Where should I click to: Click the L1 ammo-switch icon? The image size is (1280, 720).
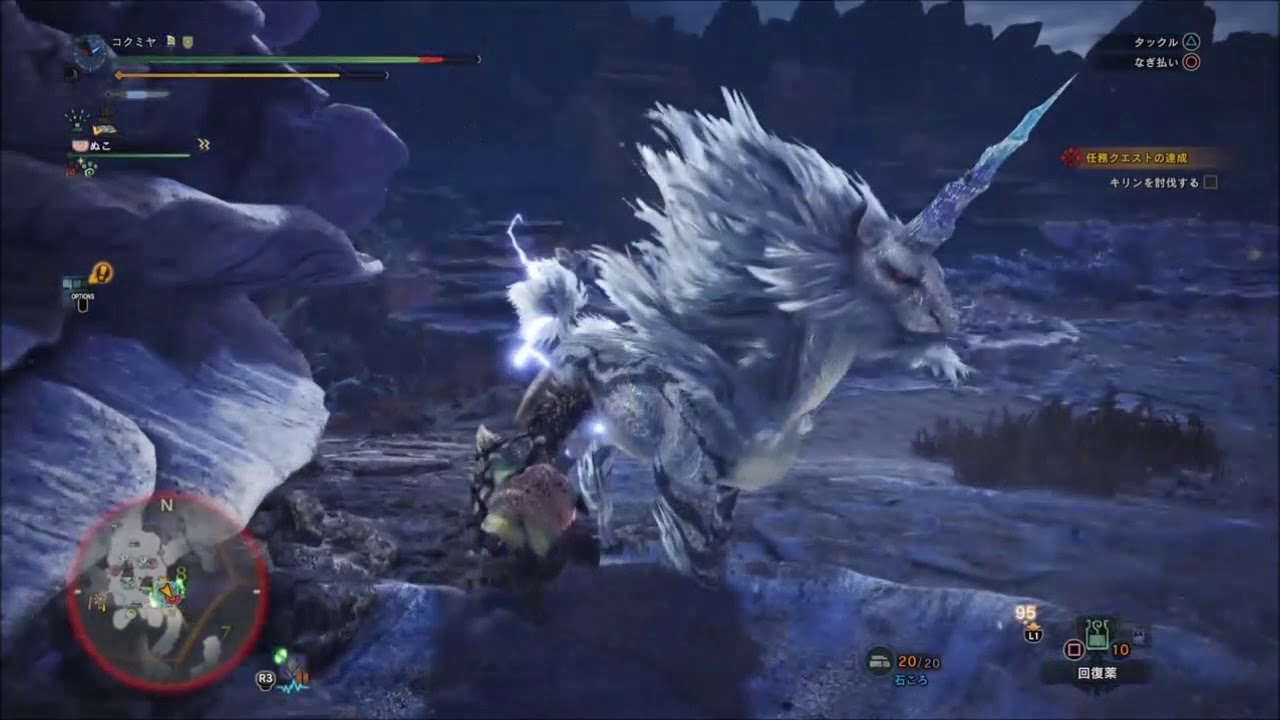1034,634
